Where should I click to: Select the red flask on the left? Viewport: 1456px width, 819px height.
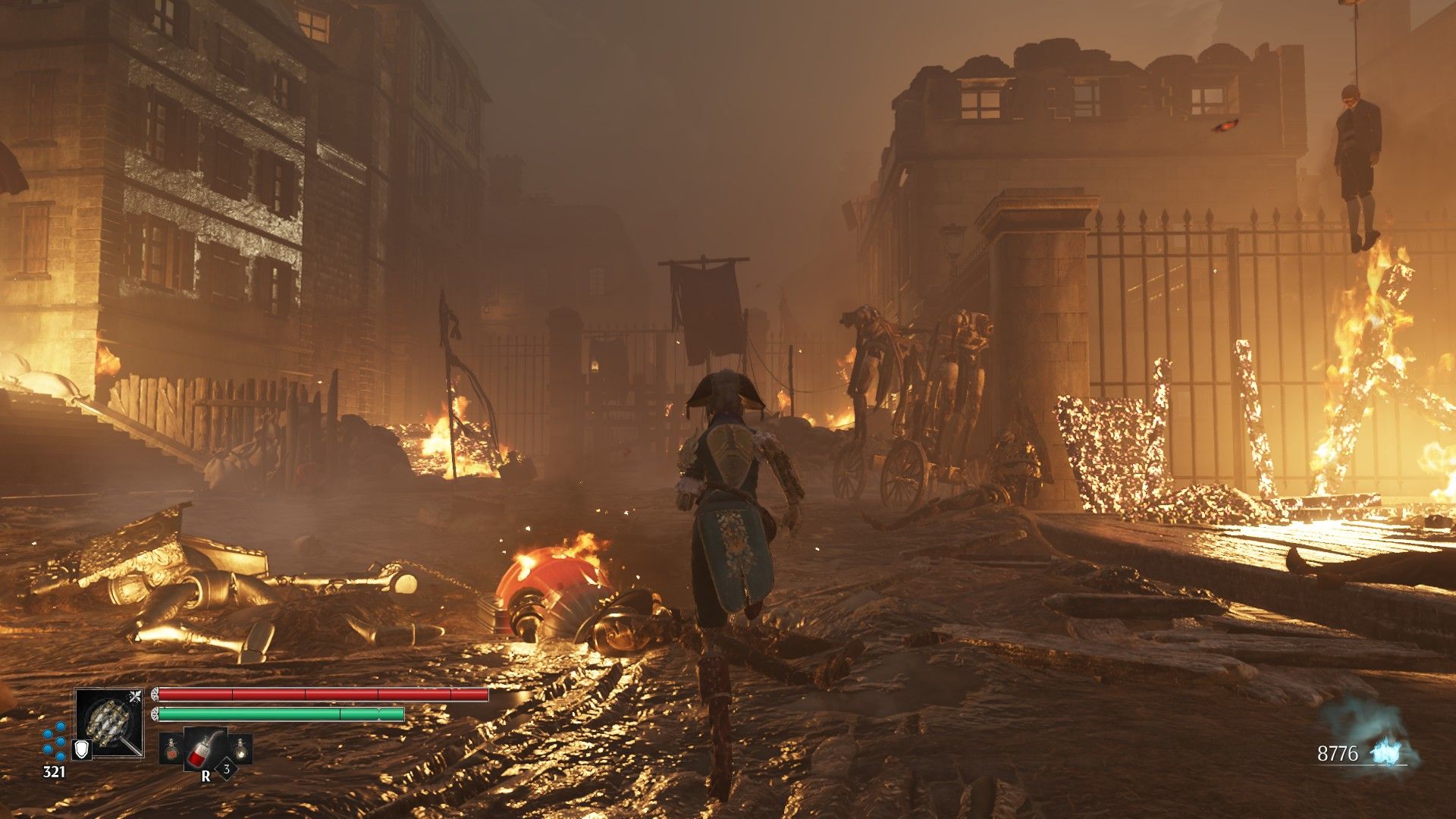click(170, 749)
